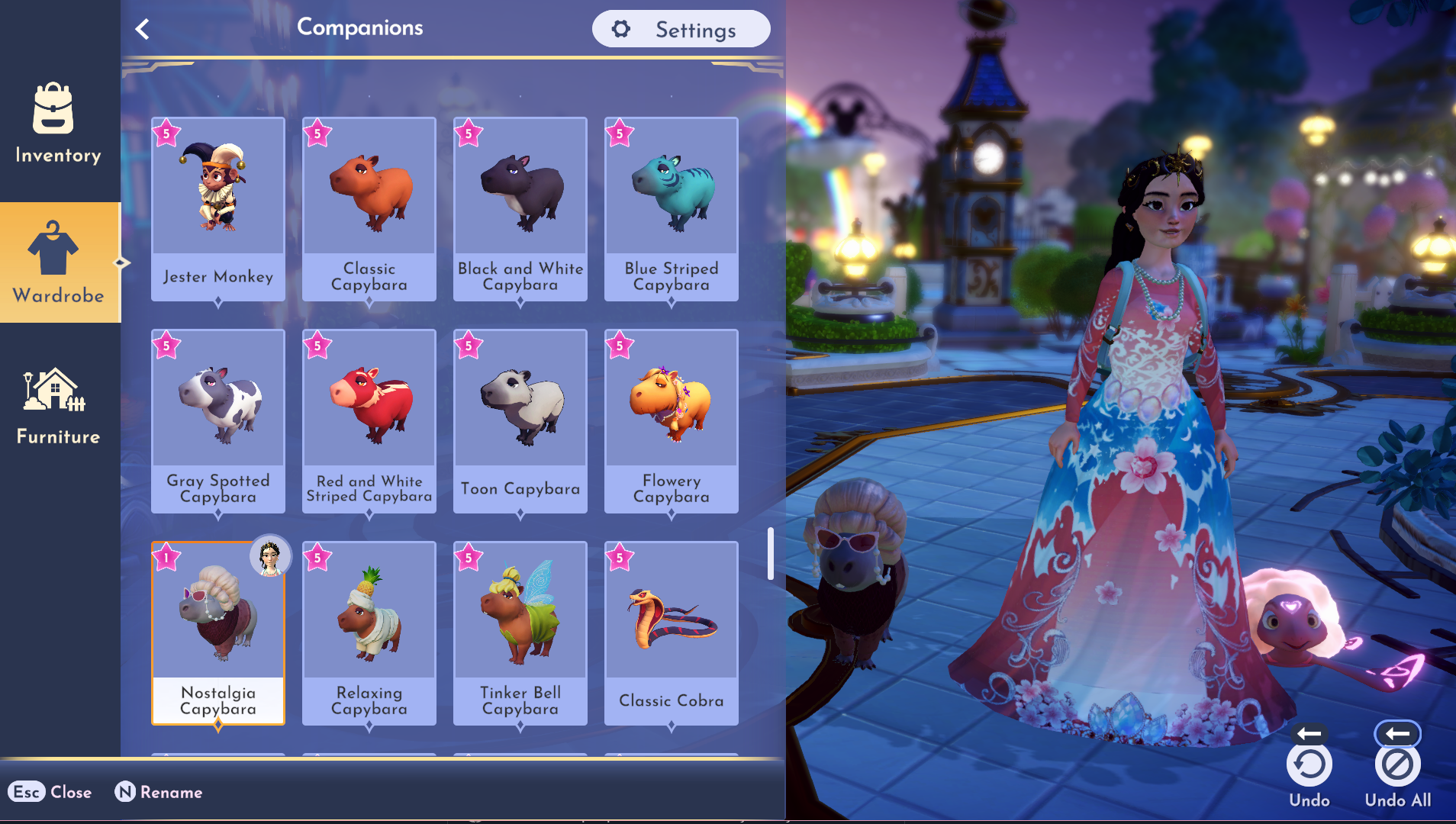Pick the Red and White Striped Capybara
The height and width of the screenshot is (824, 1456).
tap(369, 420)
